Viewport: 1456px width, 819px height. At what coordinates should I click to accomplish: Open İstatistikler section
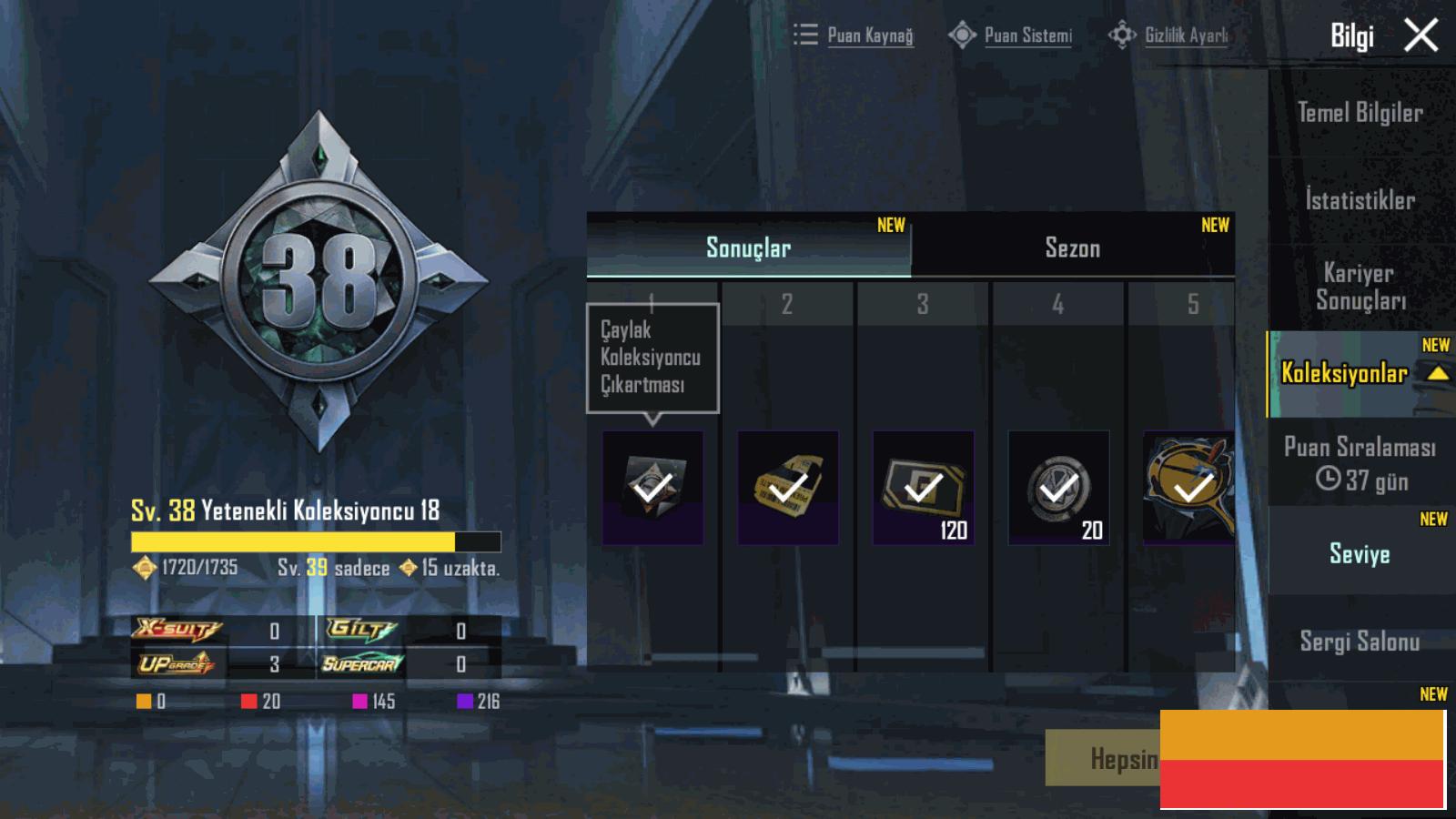tap(1360, 200)
